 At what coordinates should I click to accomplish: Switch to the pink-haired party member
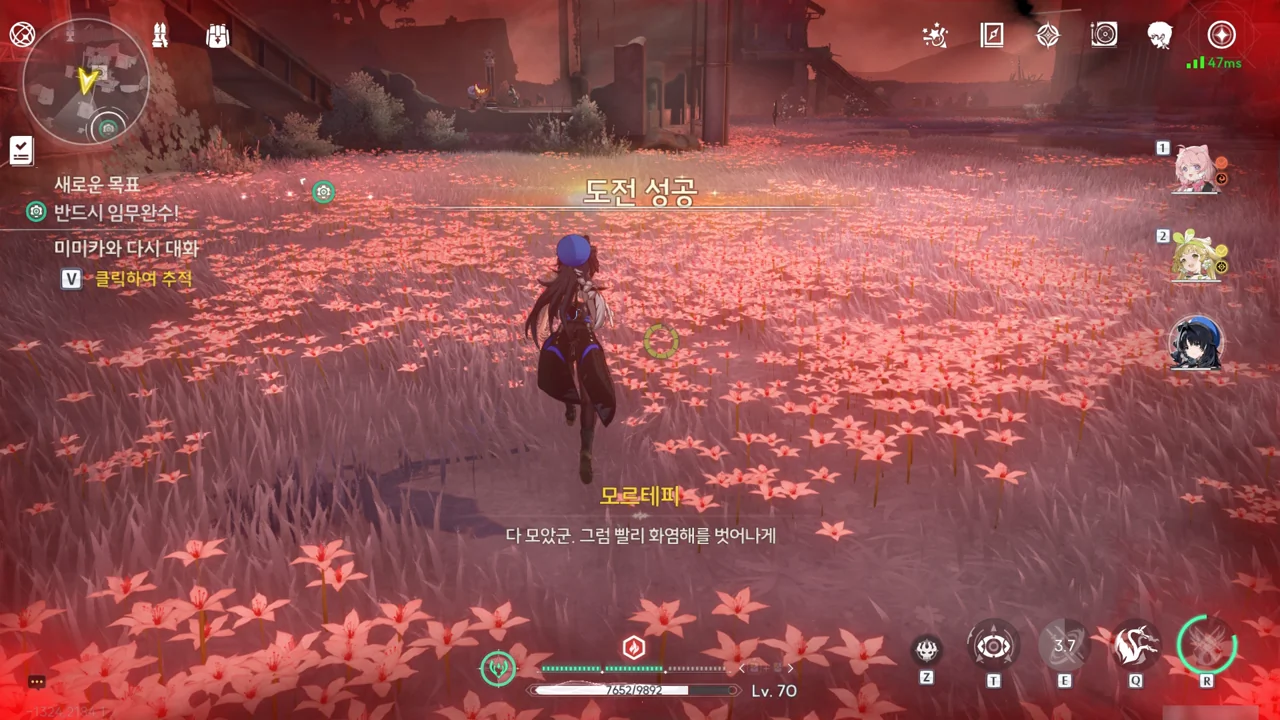1195,170
